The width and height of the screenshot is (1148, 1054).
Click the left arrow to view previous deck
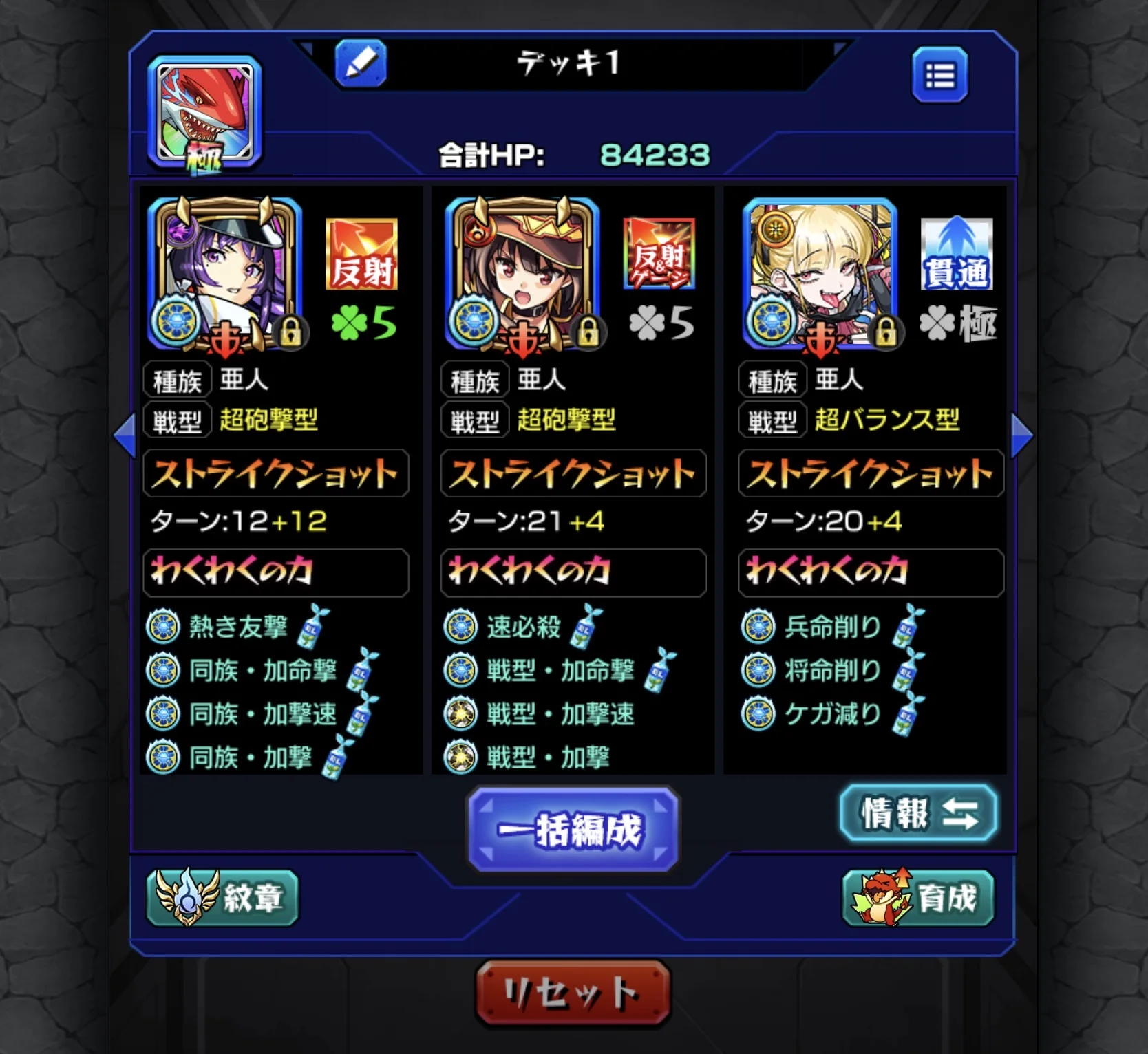pos(125,433)
